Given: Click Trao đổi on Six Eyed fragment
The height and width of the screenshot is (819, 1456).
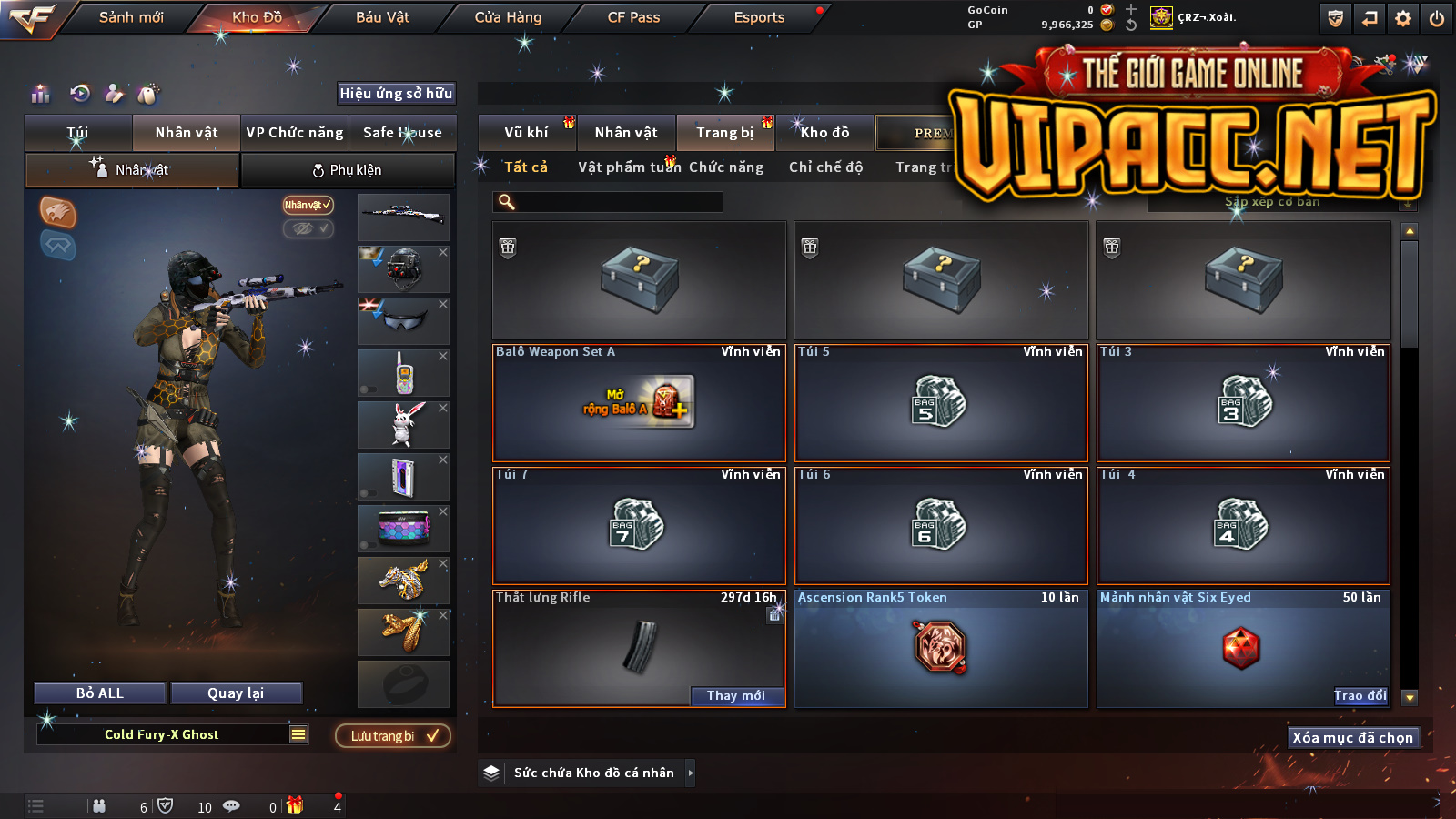Looking at the screenshot, I should click(x=1360, y=696).
